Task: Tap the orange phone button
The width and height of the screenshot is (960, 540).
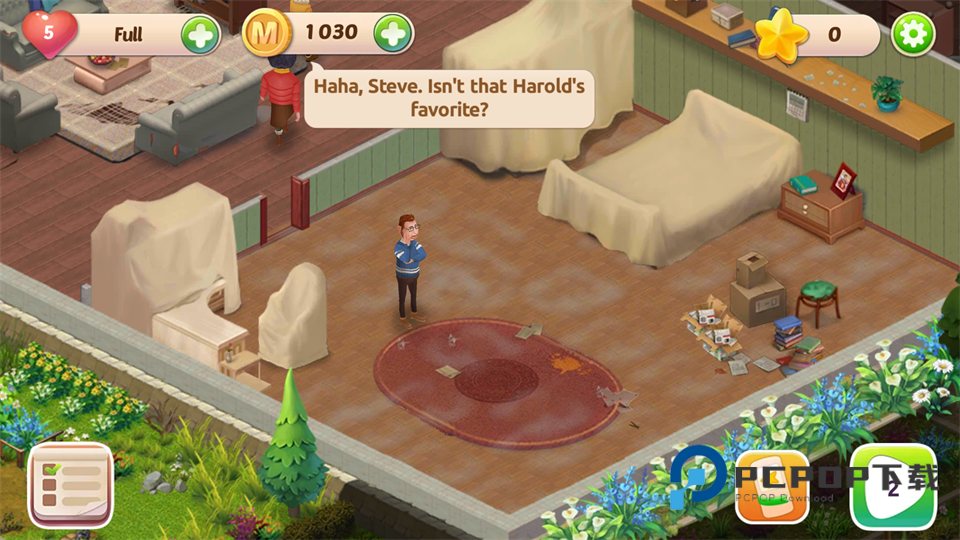Action: (772, 488)
